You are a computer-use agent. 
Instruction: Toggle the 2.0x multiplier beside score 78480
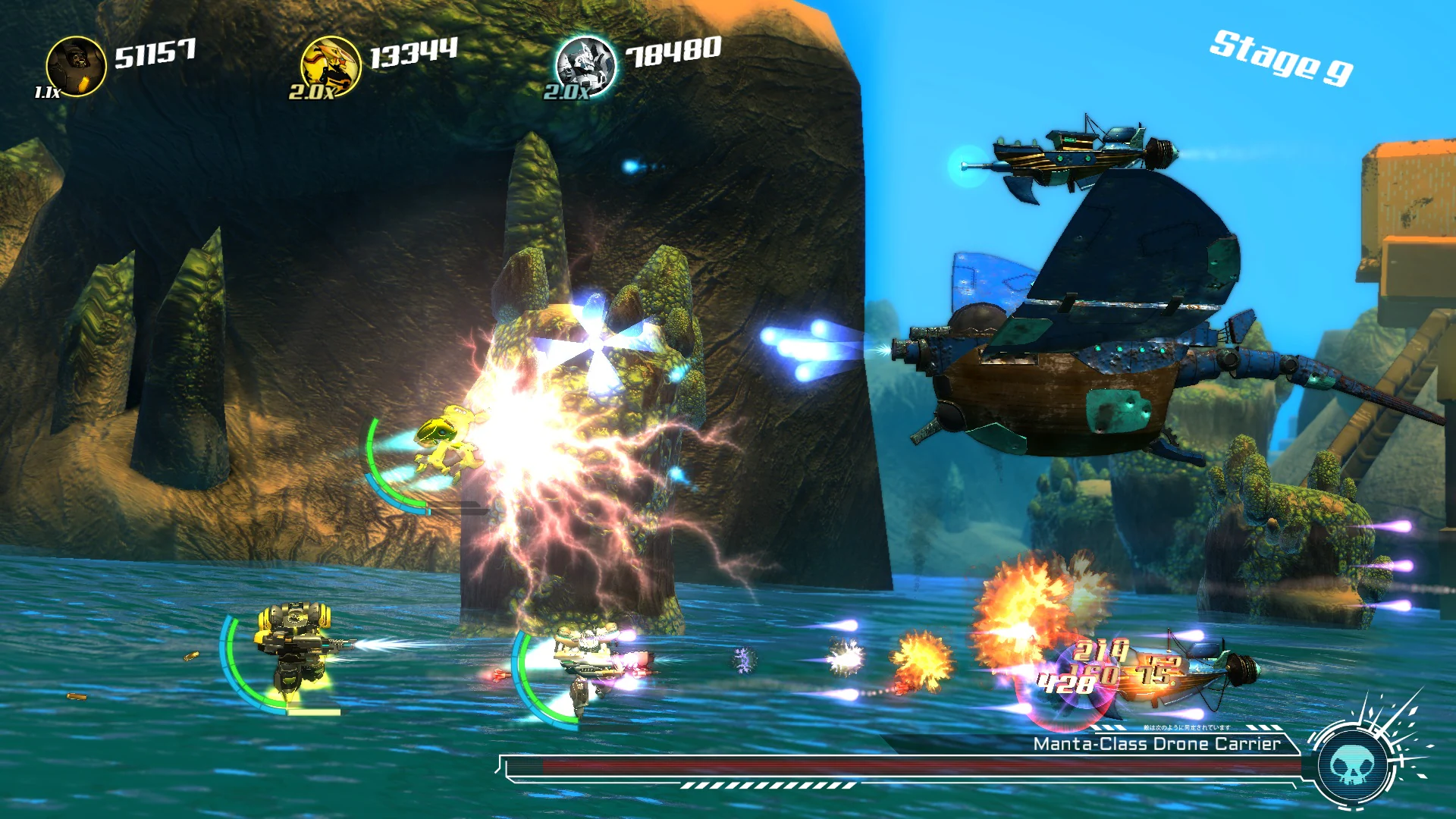(x=565, y=94)
